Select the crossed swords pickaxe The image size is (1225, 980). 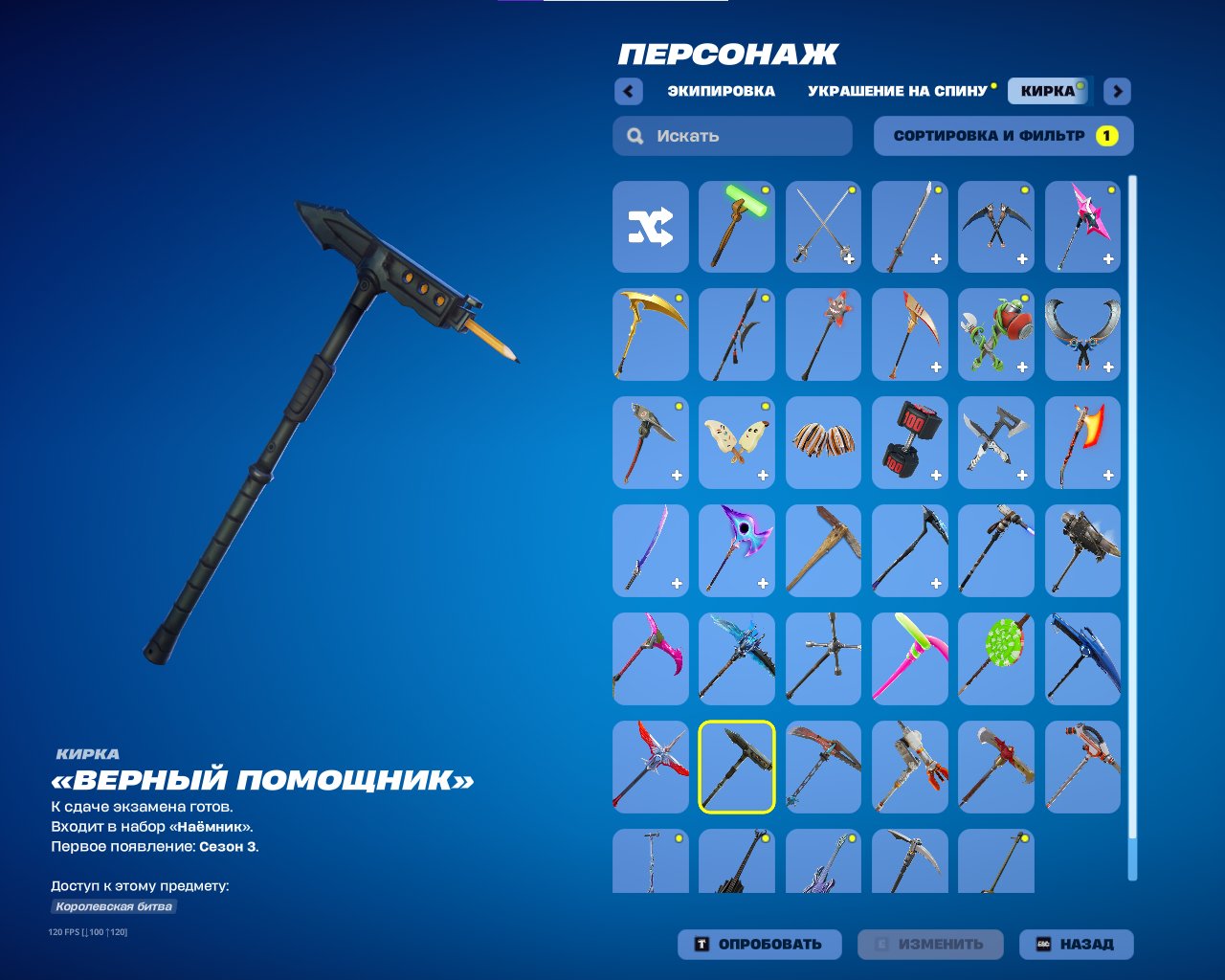822,227
